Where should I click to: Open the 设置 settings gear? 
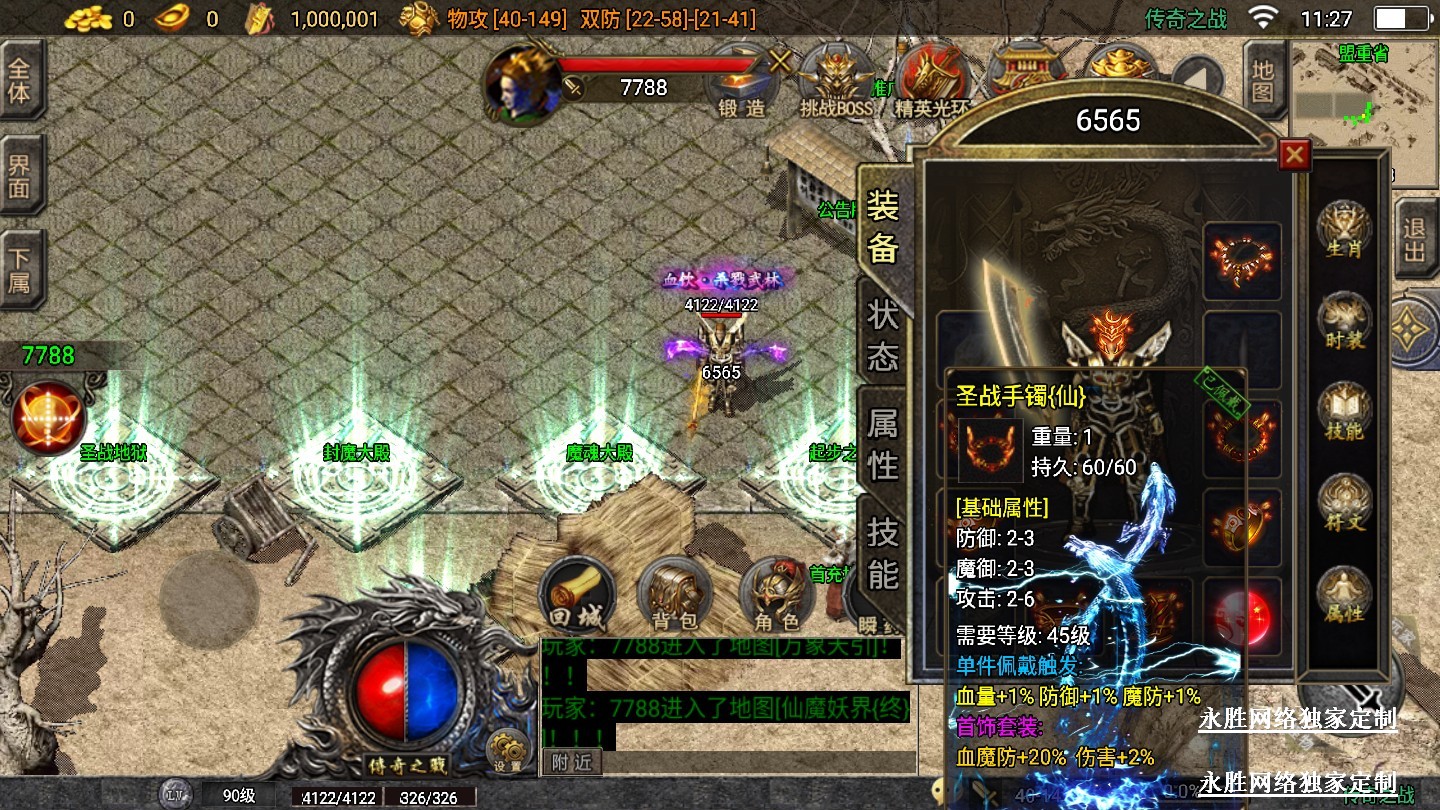pos(508,751)
